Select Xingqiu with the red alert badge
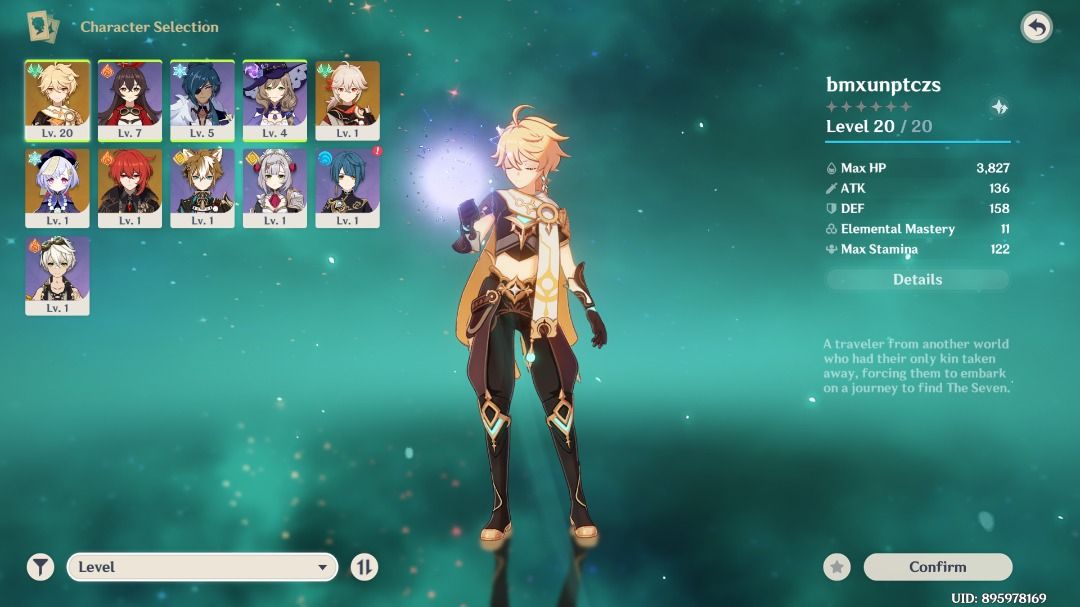1080x607 pixels. pyautogui.click(x=347, y=188)
